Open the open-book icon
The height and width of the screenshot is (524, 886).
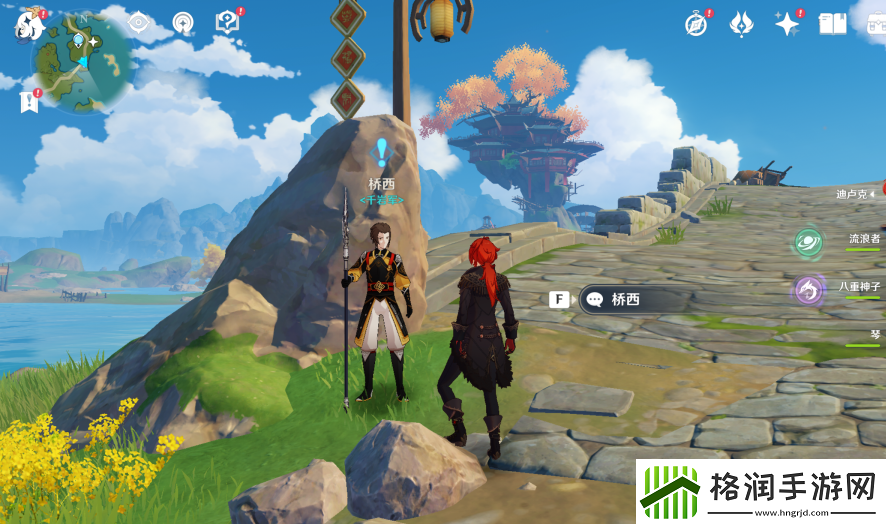point(832,23)
